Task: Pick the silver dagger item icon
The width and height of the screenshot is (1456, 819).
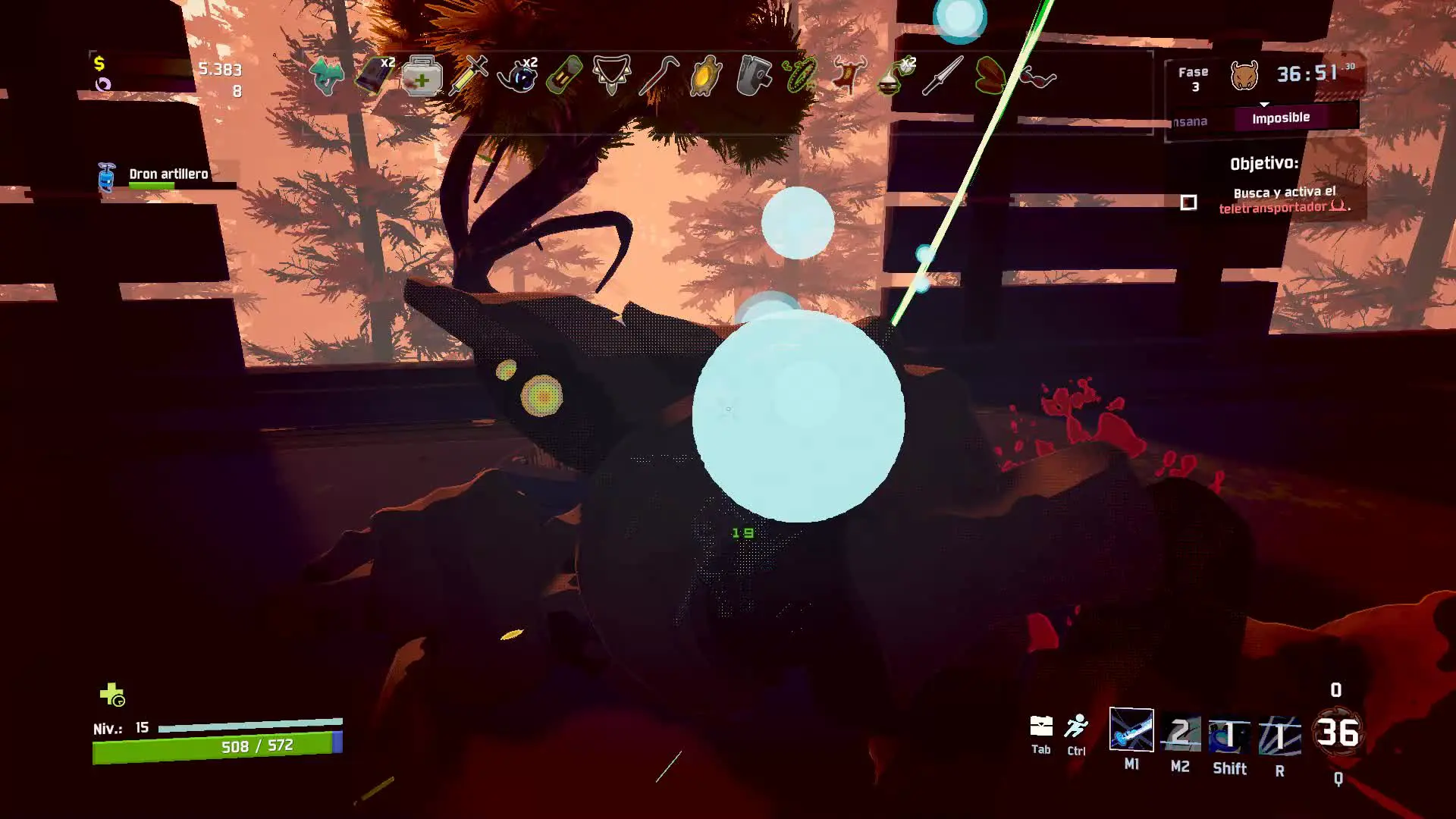Action: 943,76
